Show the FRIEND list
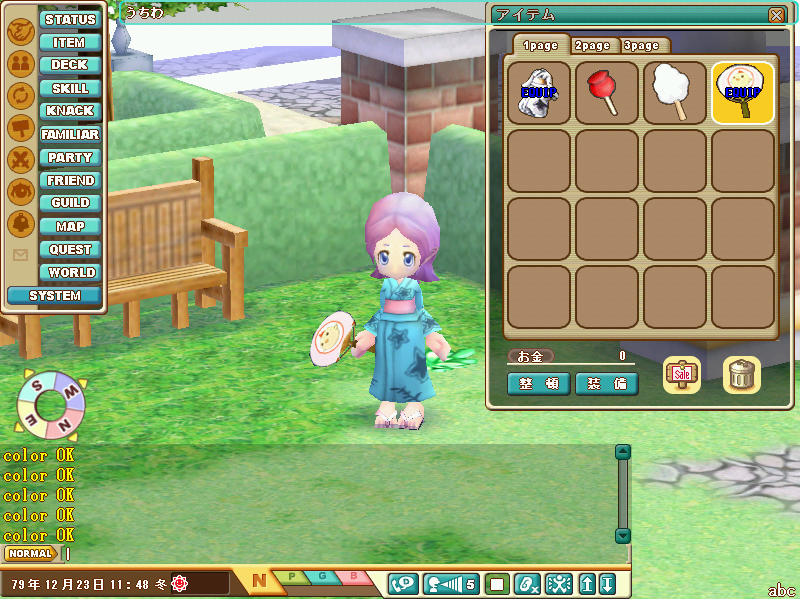This screenshot has height=599, width=800. click(70, 180)
